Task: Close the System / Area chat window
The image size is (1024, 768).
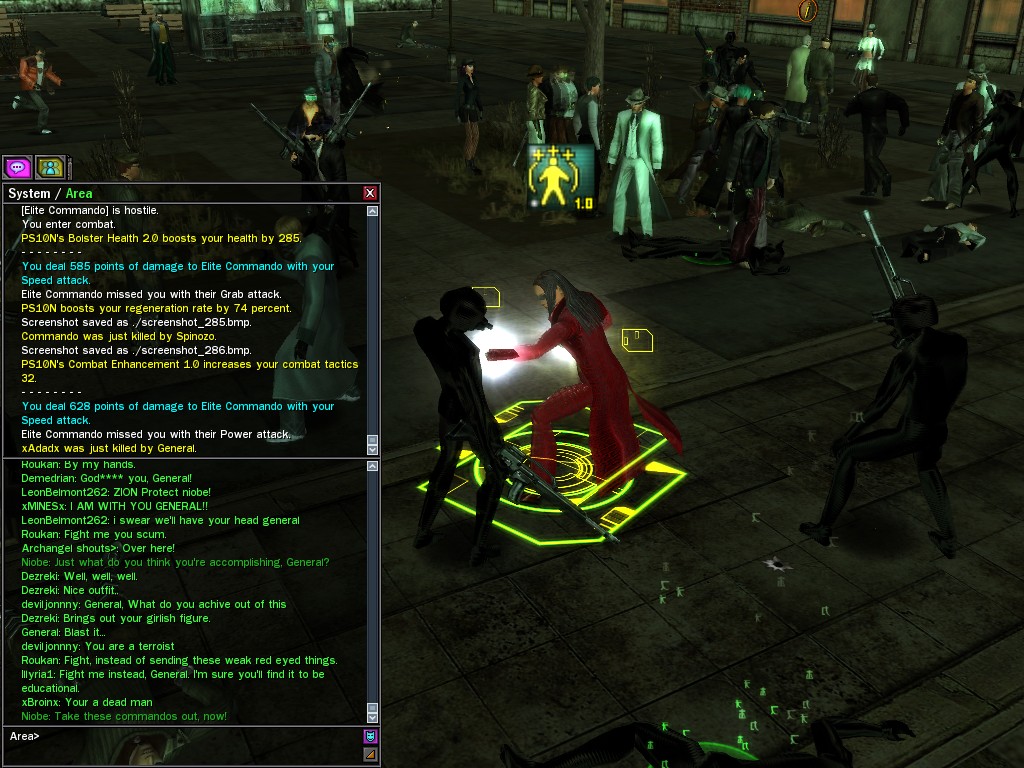Action: 370,193
